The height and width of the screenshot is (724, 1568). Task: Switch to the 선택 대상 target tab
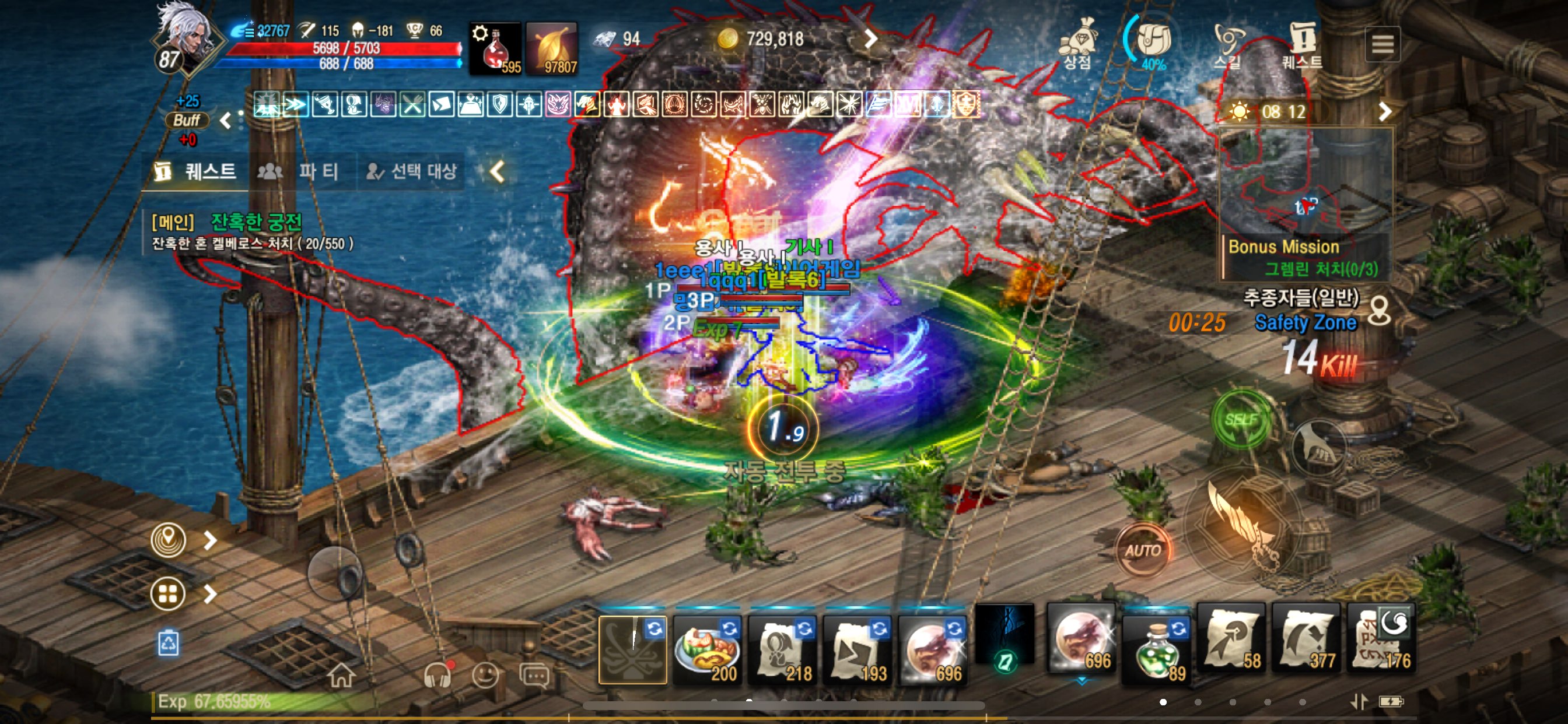click(x=412, y=171)
